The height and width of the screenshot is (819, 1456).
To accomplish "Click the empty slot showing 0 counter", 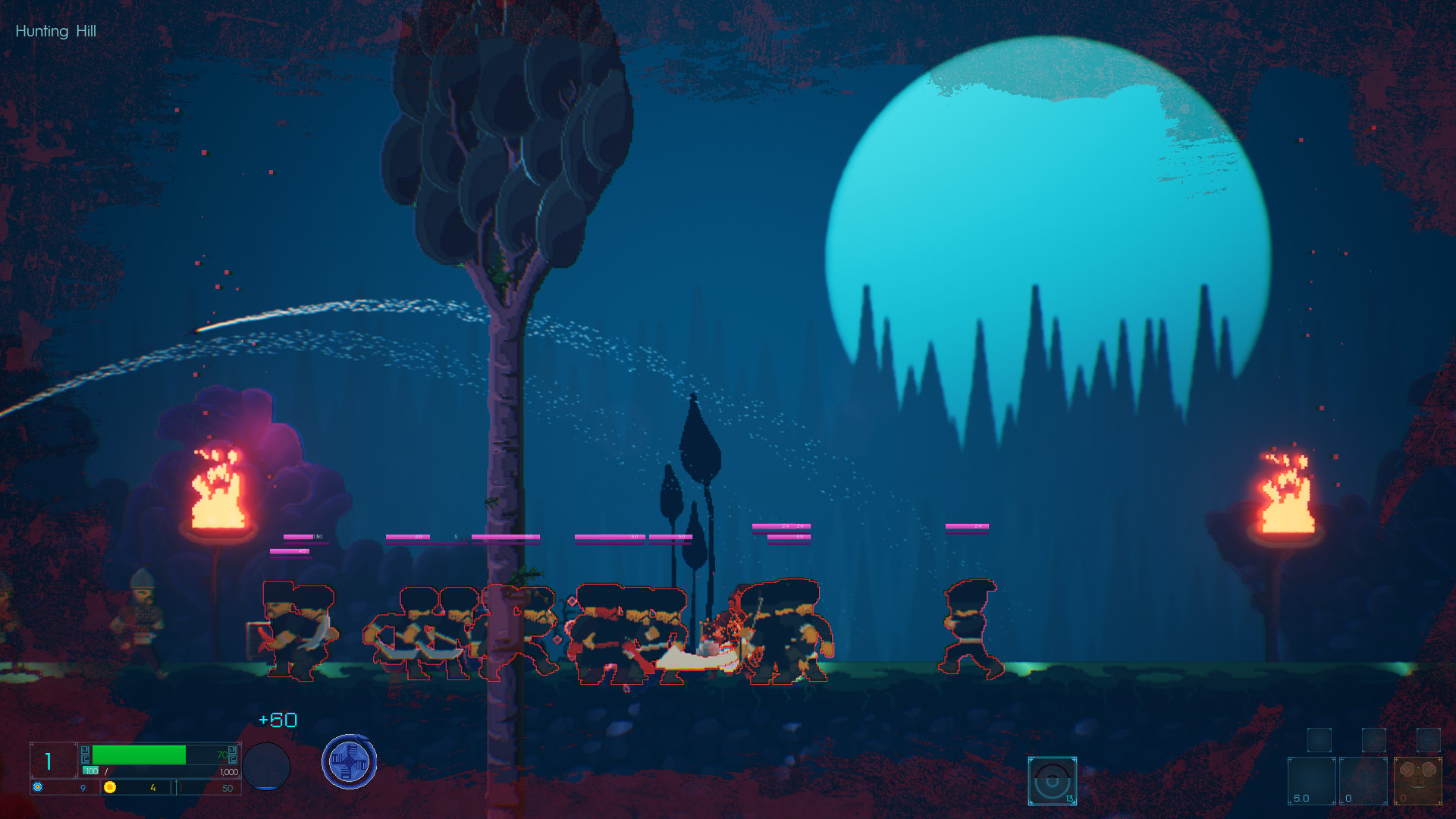I will pyautogui.click(x=1362, y=781).
